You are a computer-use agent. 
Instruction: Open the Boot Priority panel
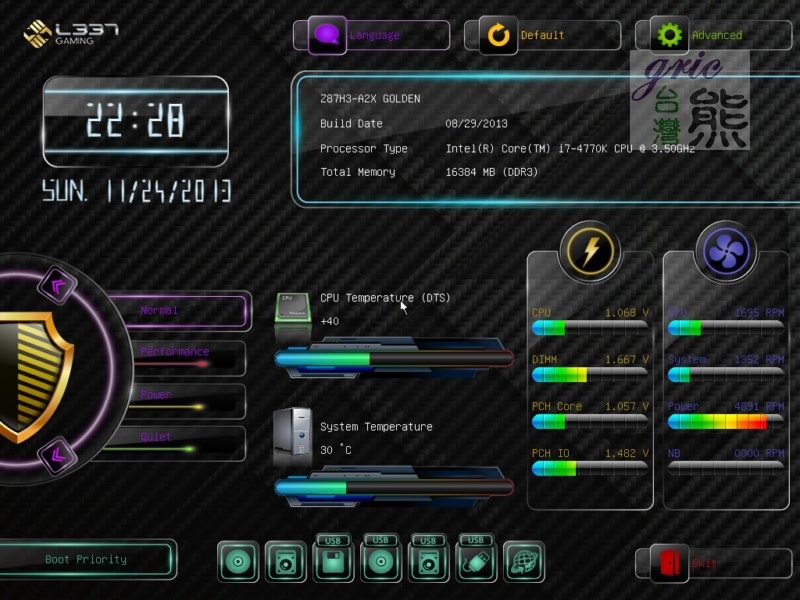[x=87, y=560]
